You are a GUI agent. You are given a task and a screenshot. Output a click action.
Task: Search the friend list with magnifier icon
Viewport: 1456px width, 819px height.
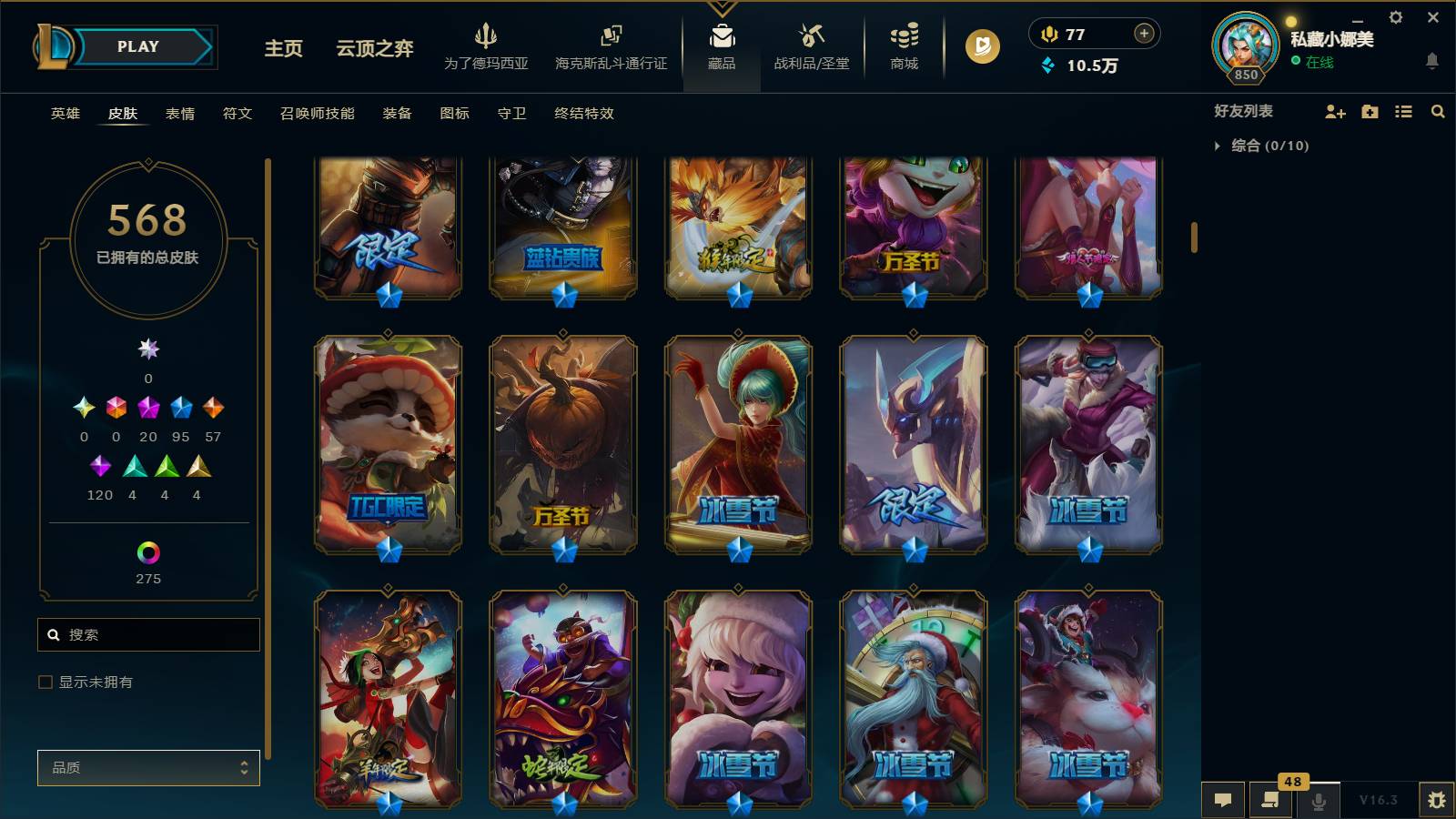pos(1438,112)
